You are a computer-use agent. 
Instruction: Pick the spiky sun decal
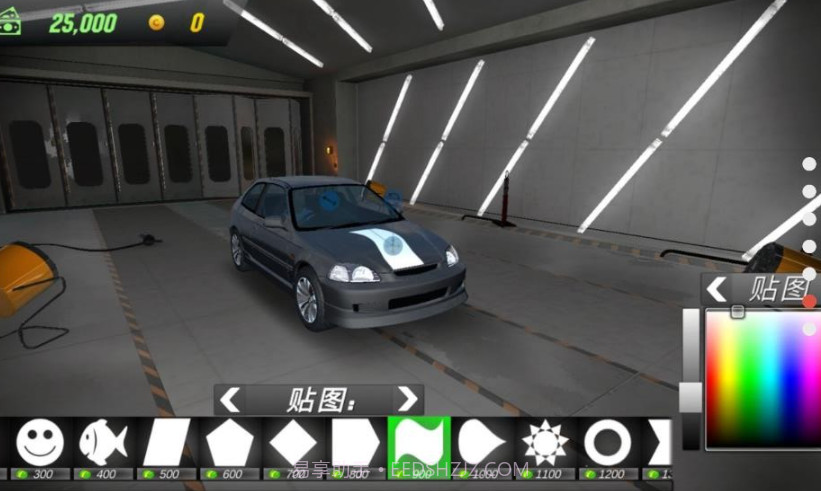point(545,442)
